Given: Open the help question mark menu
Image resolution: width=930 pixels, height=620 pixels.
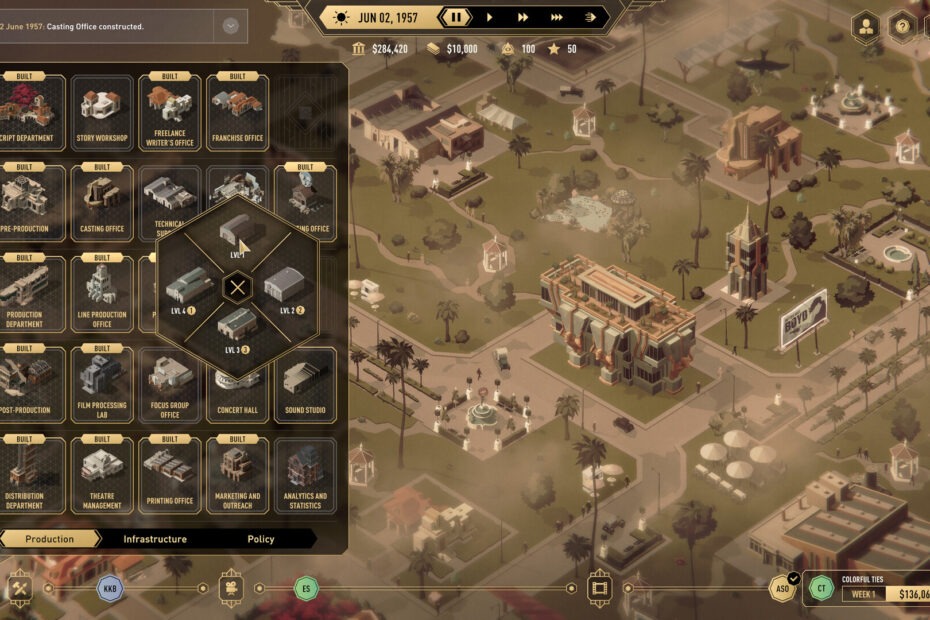Looking at the screenshot, I should coord(902,27).
